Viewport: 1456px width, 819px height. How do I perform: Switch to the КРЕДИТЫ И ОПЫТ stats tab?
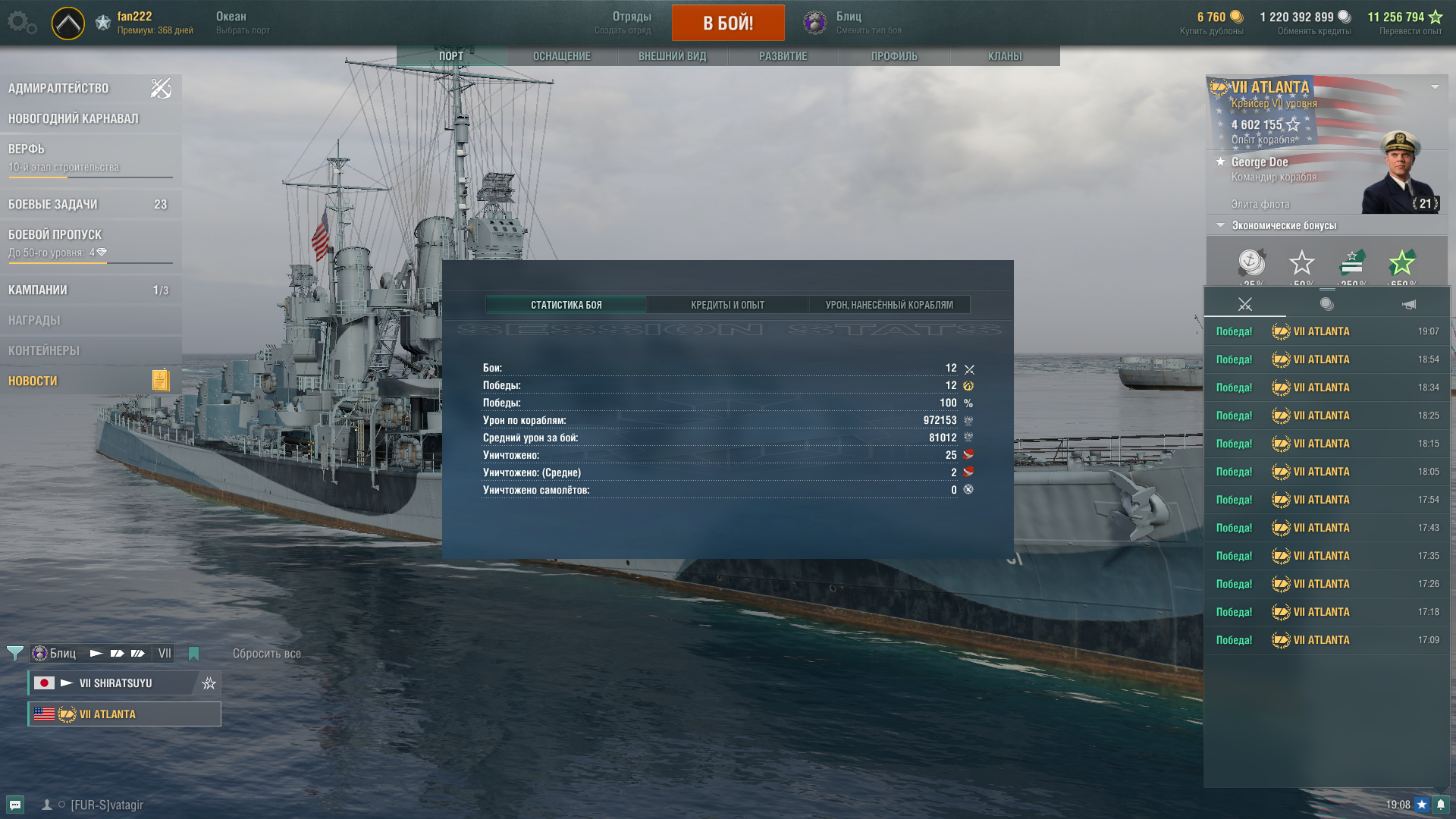pos(727,305)
